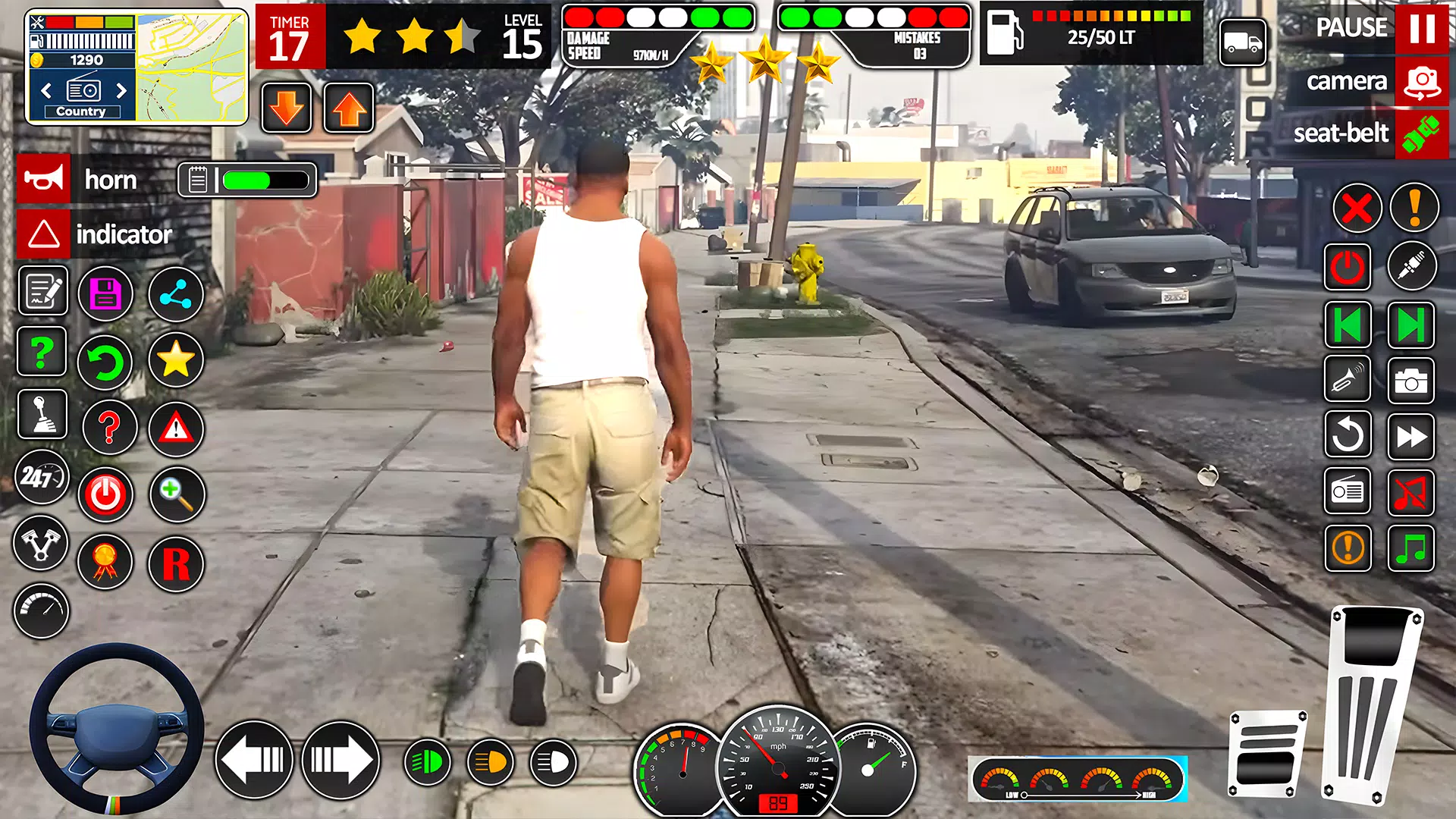Tap the spark plug icon

1412,265
